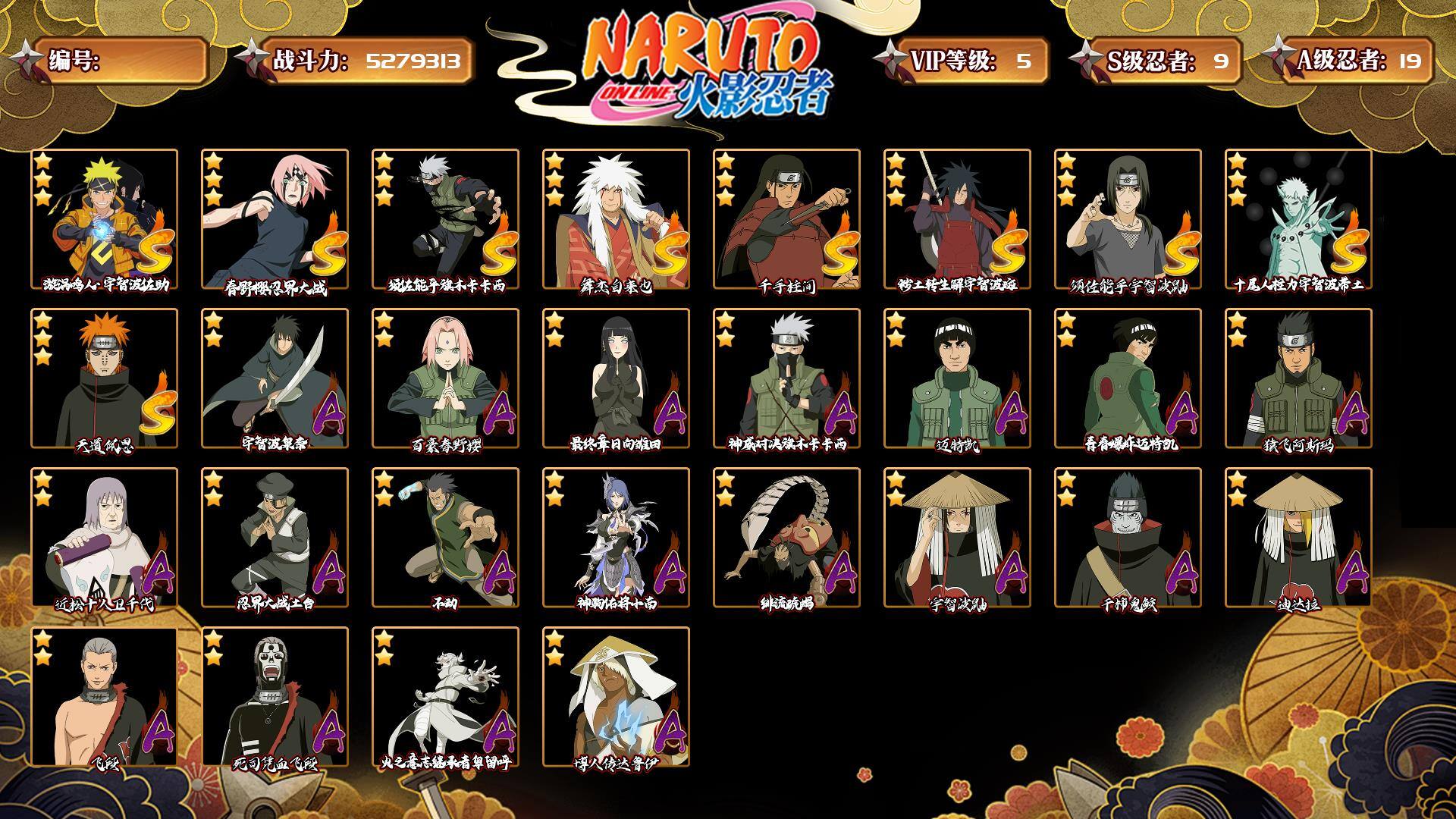Choose the Sakura Great Ninja War card
This screenshot has width=1456, height=819.
tap(275, 219)
